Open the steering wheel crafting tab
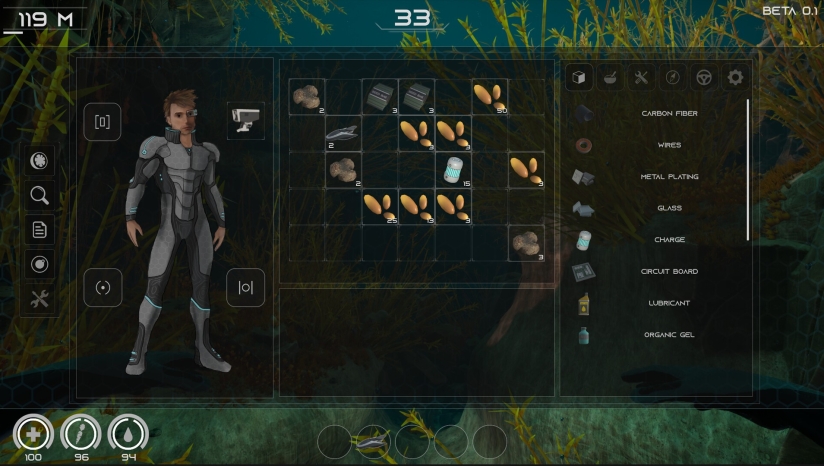The height and width of the screenshot is (466, 824). [704, 77]
